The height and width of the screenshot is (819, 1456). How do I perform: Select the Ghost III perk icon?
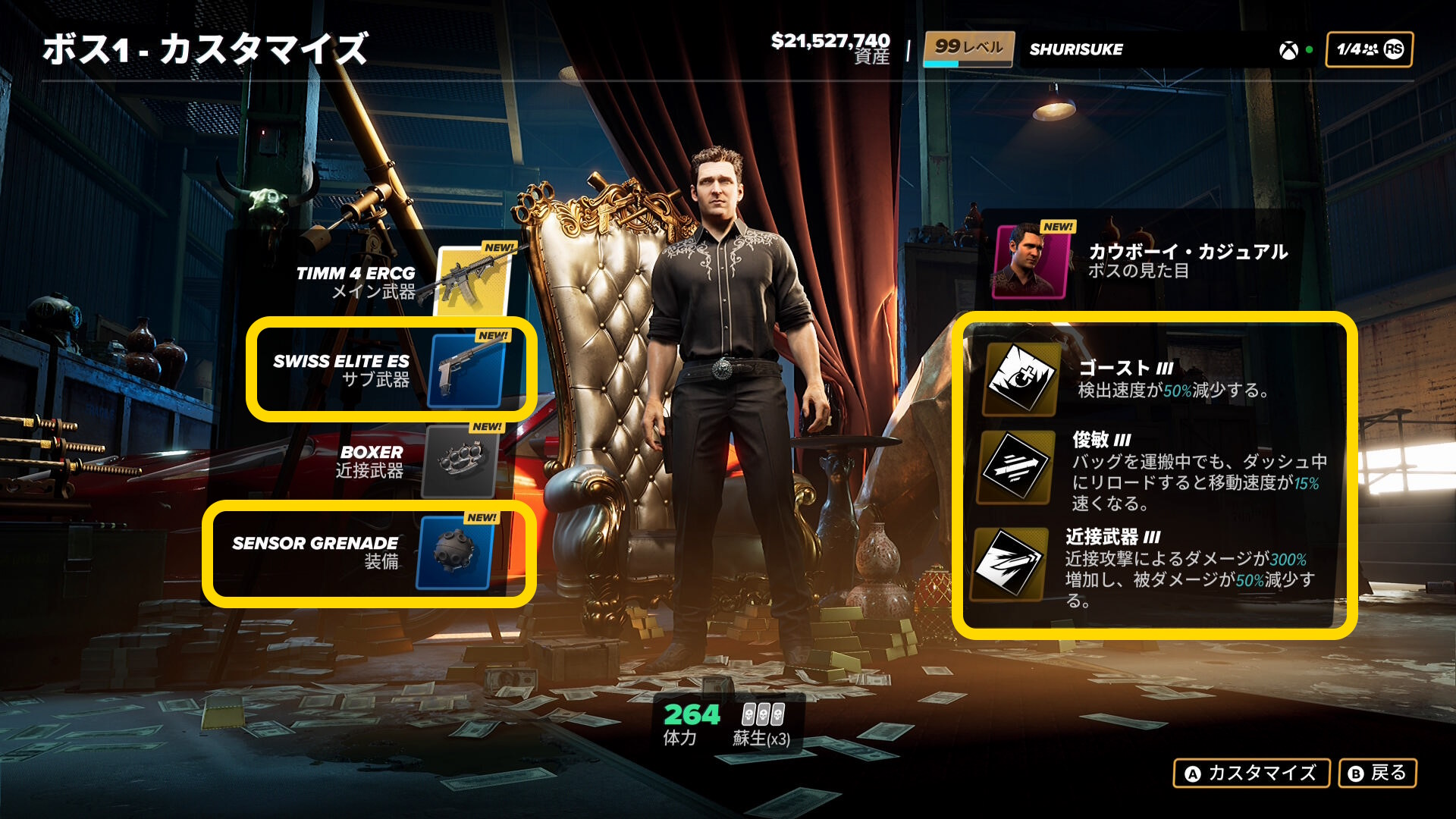(x=1021, y=378)
